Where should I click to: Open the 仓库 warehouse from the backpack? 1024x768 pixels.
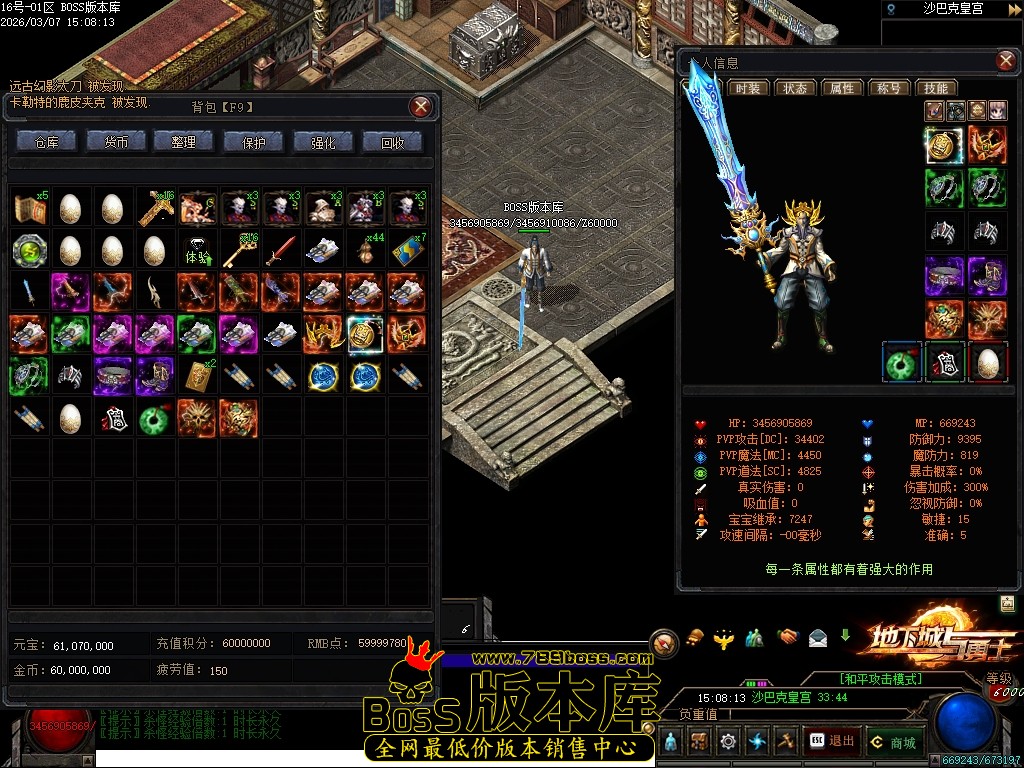coord(46,142)
